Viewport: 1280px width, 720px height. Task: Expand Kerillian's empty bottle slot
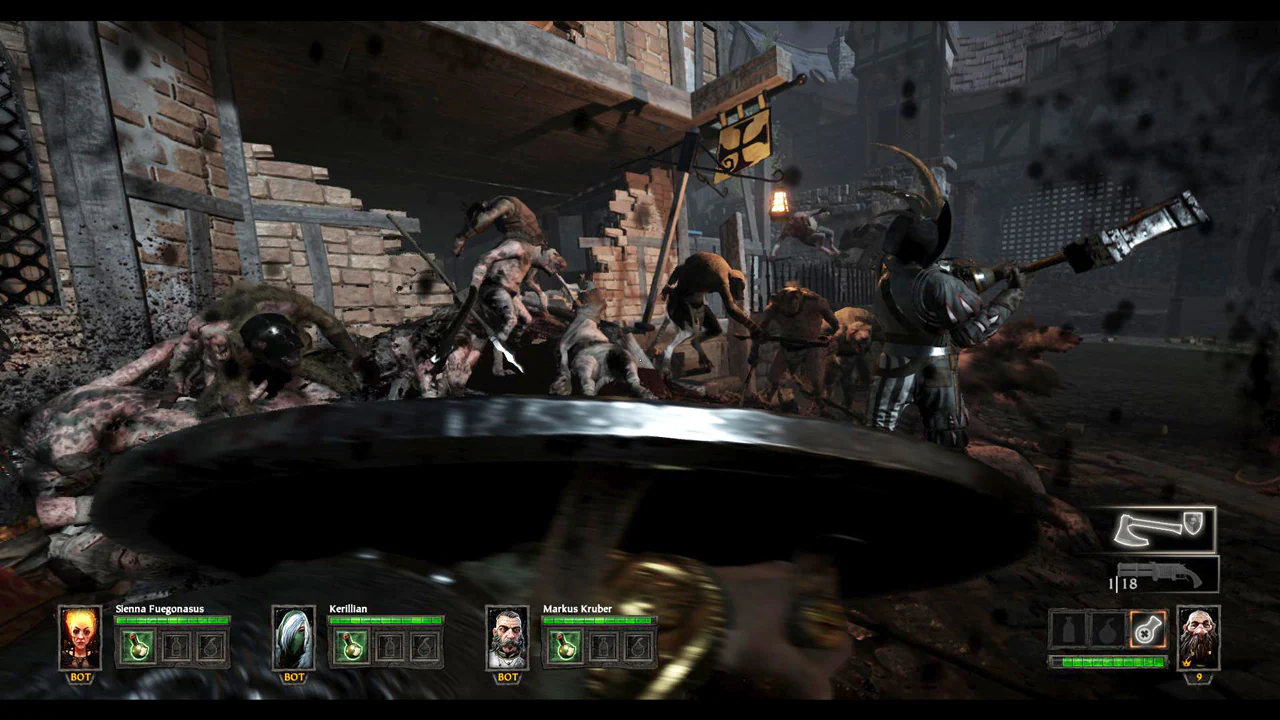tap(387, 647)
